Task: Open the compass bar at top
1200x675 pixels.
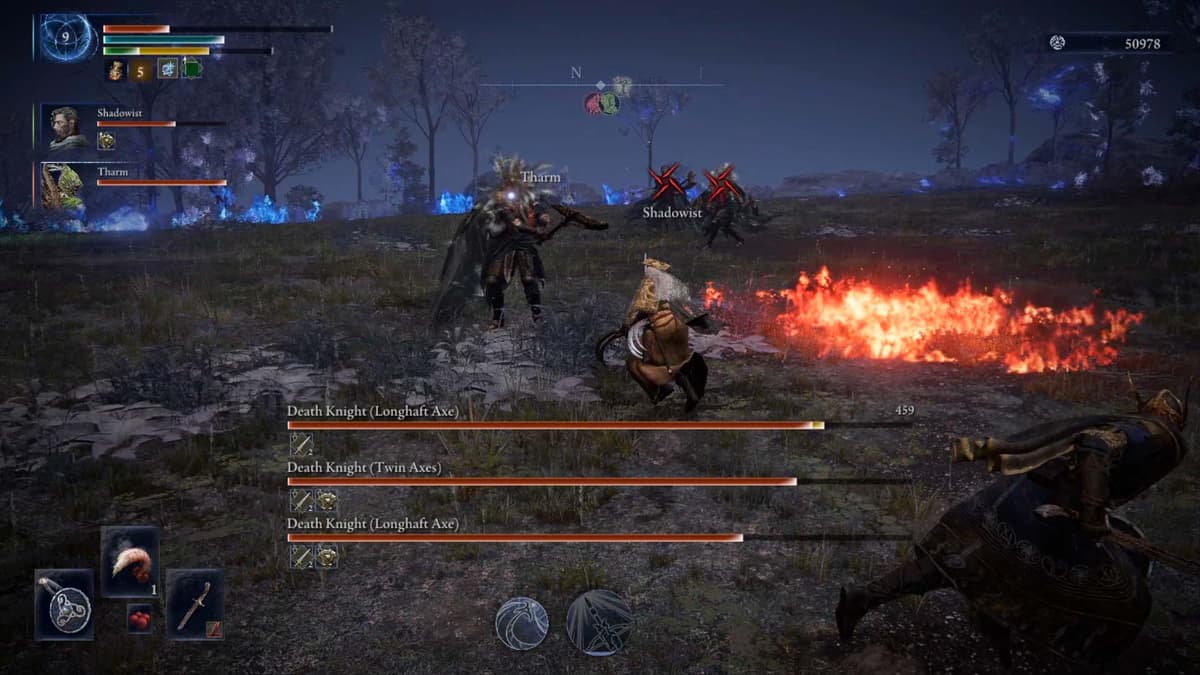Action: (x=600, y=86)
